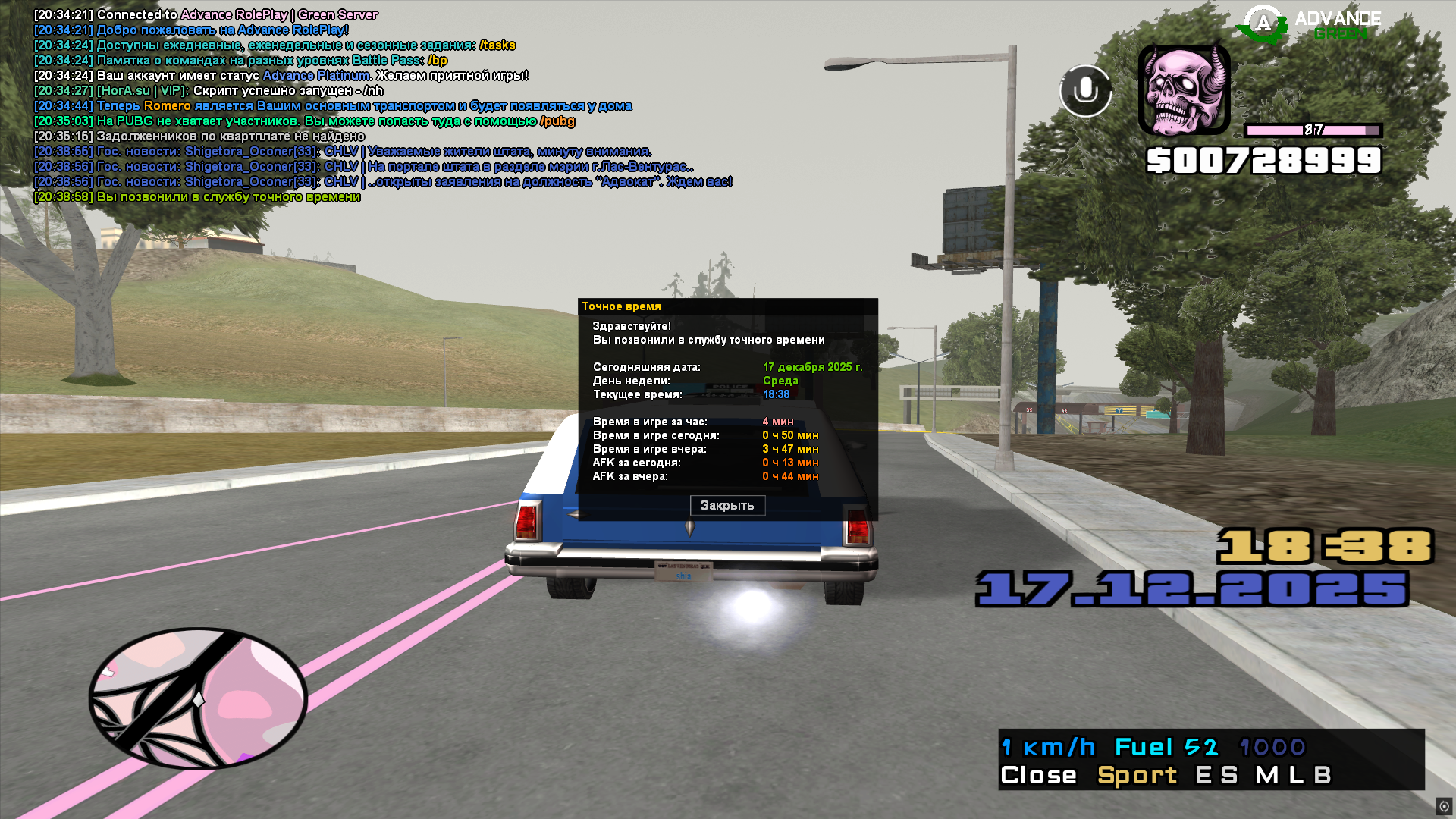Click the circular radar minimap
Viewport: 1456px width, 819px height.
point(199,698)
